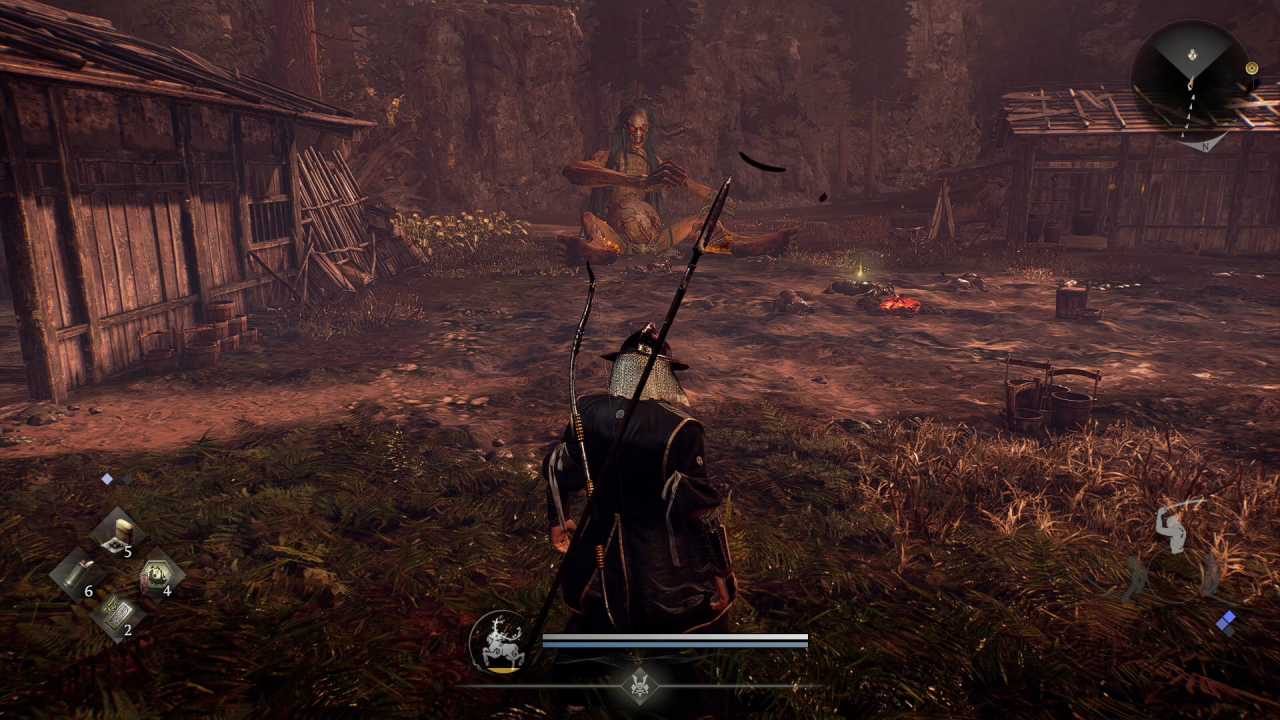
Task: Click the blue diamond weapon-set indicator
Action: click(x=1226, y=622)
